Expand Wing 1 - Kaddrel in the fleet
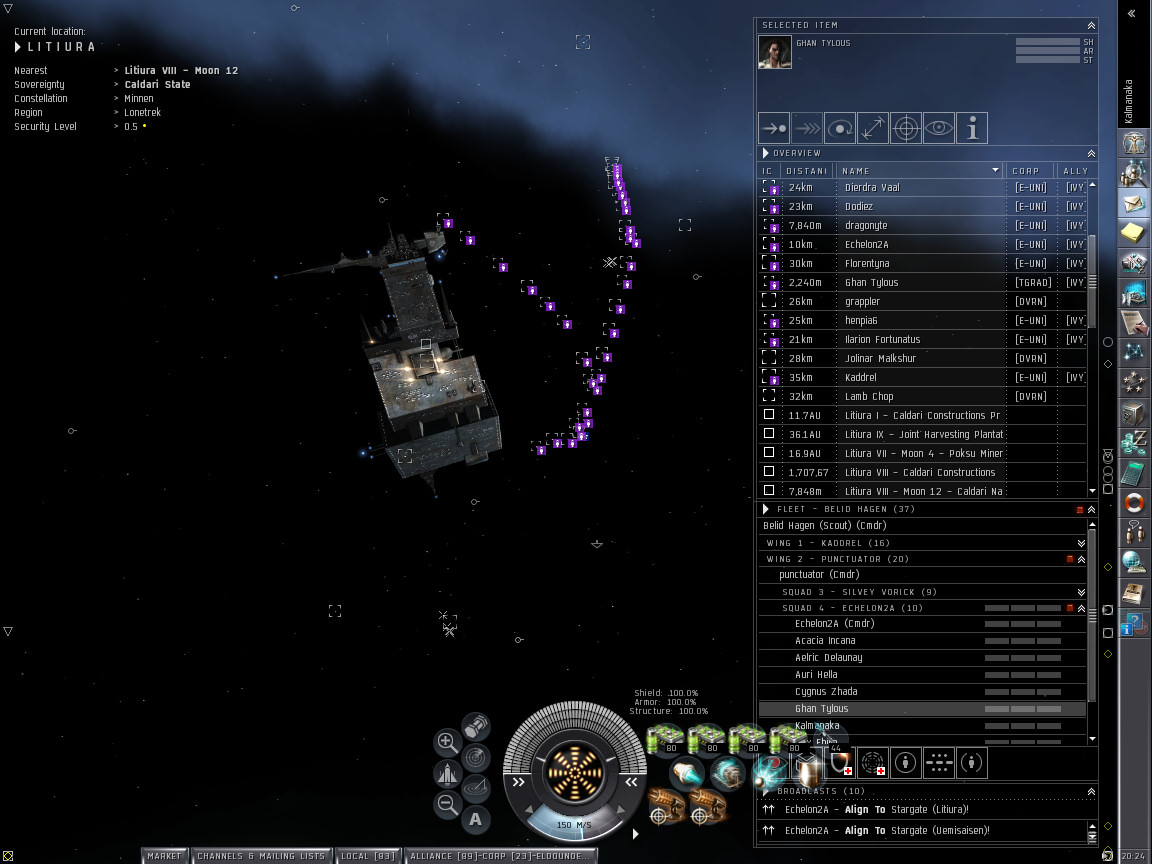This screenshot has height=864, width=1152. [x=1080, y=543]
